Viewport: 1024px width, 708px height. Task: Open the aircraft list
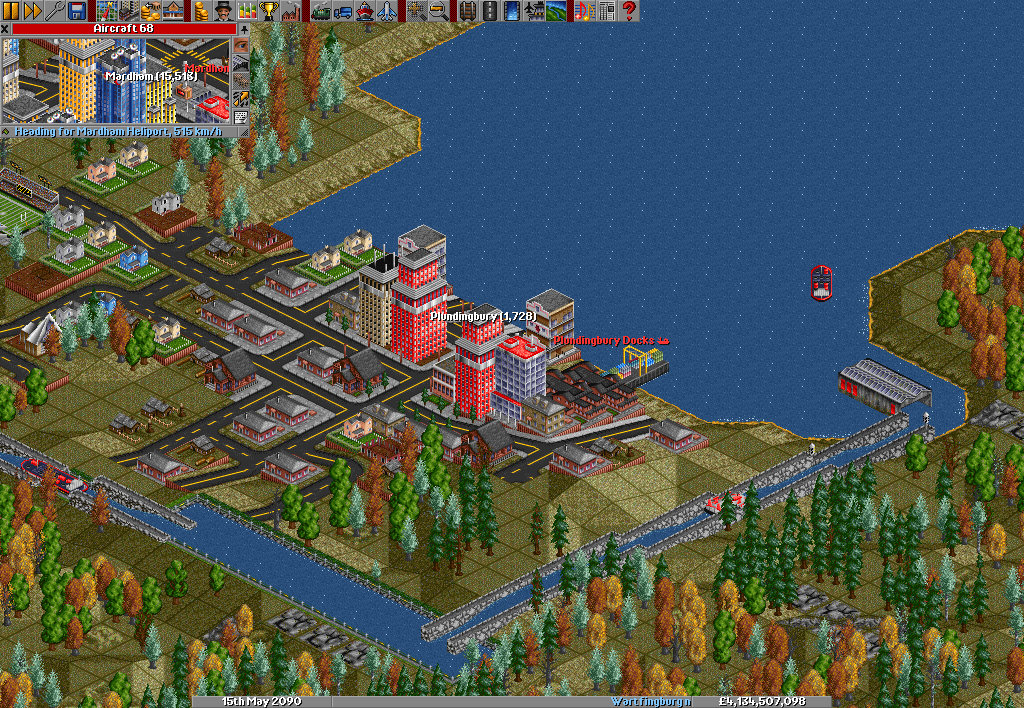click(387, 11)
